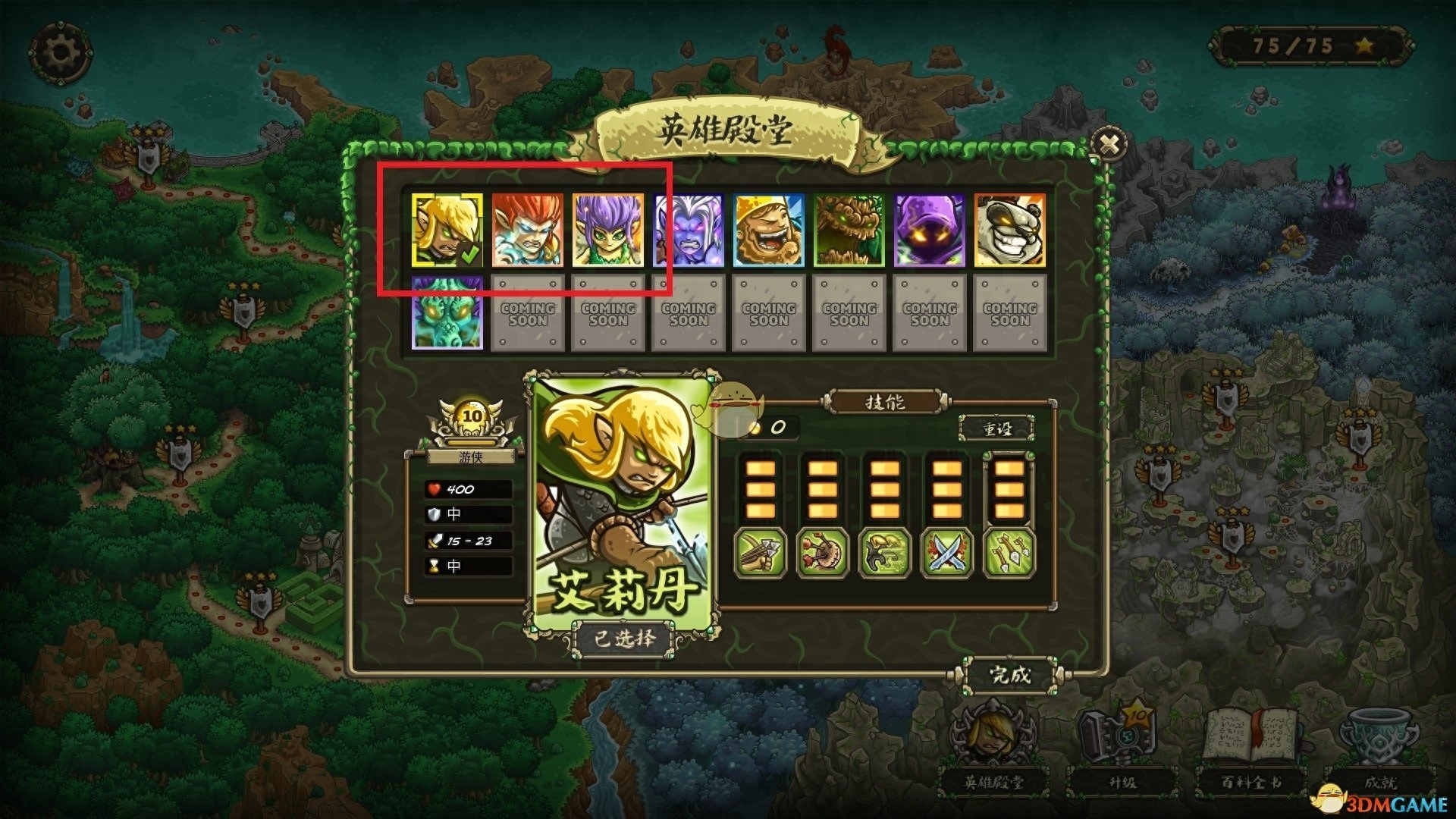Choose the panda hero portrait
Image resolution: width=1456 pixels, height=819 pixels.
pos(1010,230)
